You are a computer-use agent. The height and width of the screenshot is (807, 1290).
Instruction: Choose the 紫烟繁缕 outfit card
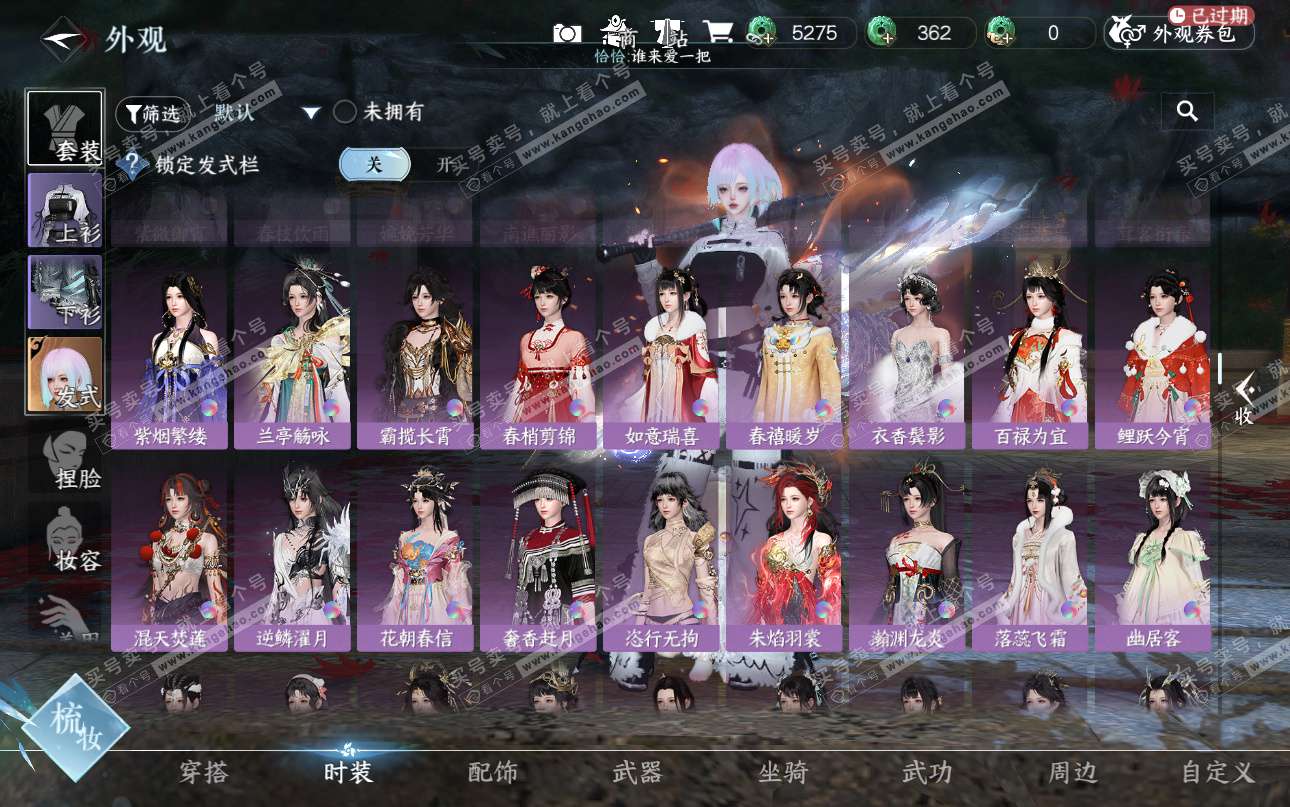click(x=169, y=358)
